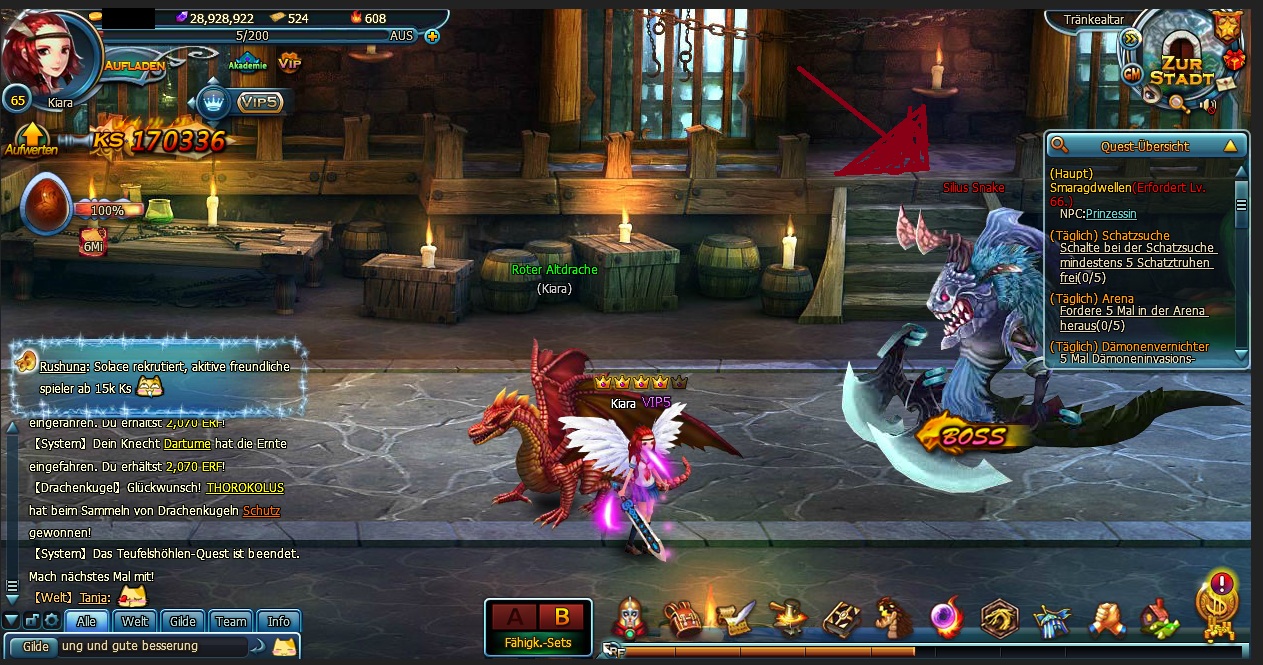
Task: Open the Aufladen recharge button
Action: (x=133, y=65)
